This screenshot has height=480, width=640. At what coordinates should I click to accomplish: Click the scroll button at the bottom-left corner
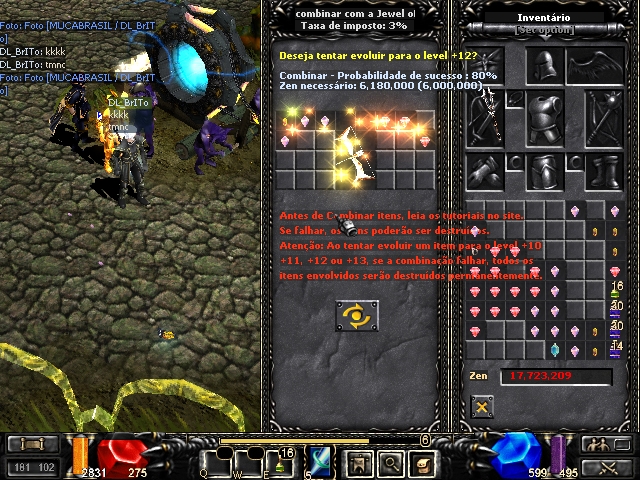32,443
